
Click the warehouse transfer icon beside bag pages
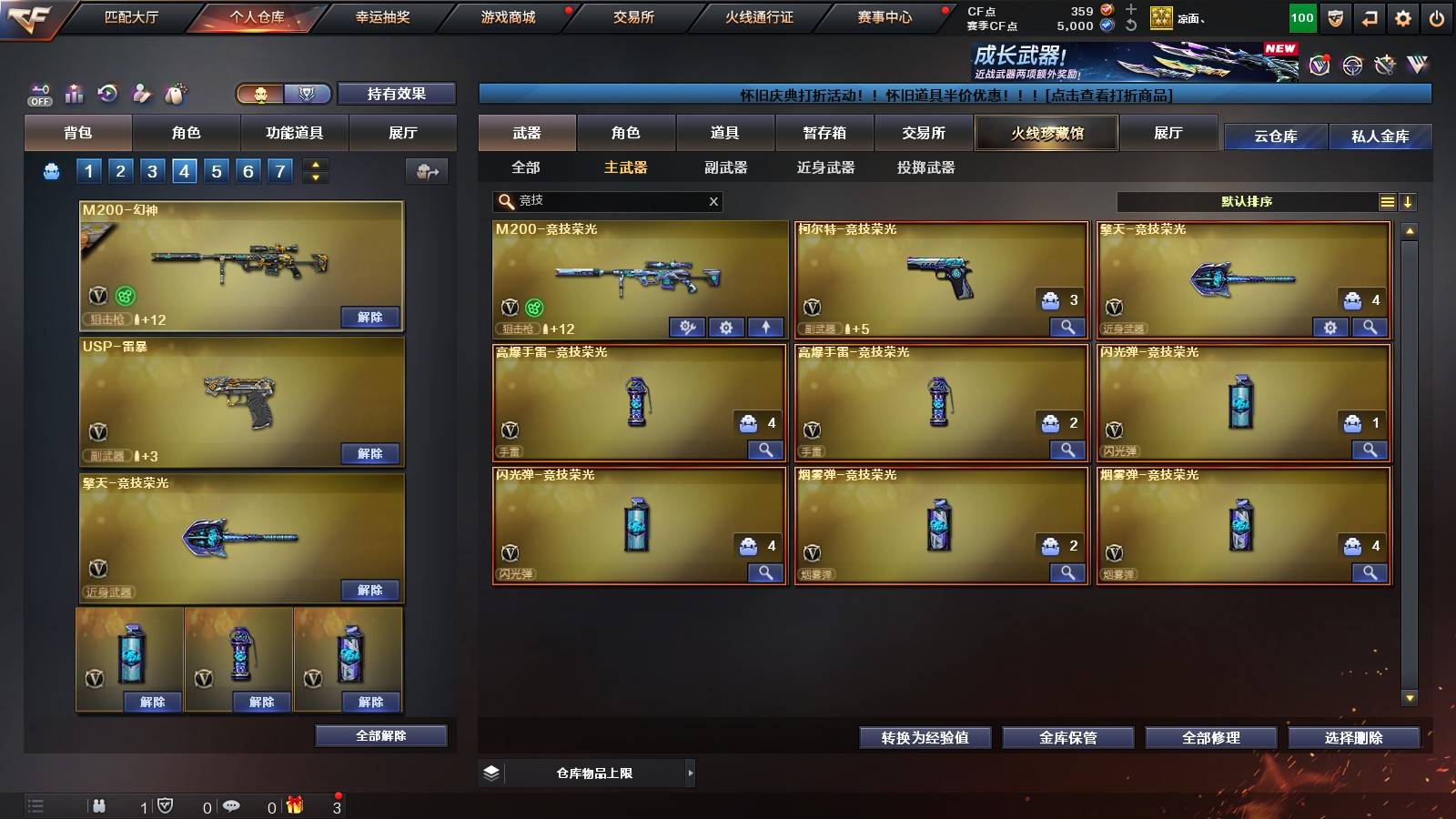point(426,171)
